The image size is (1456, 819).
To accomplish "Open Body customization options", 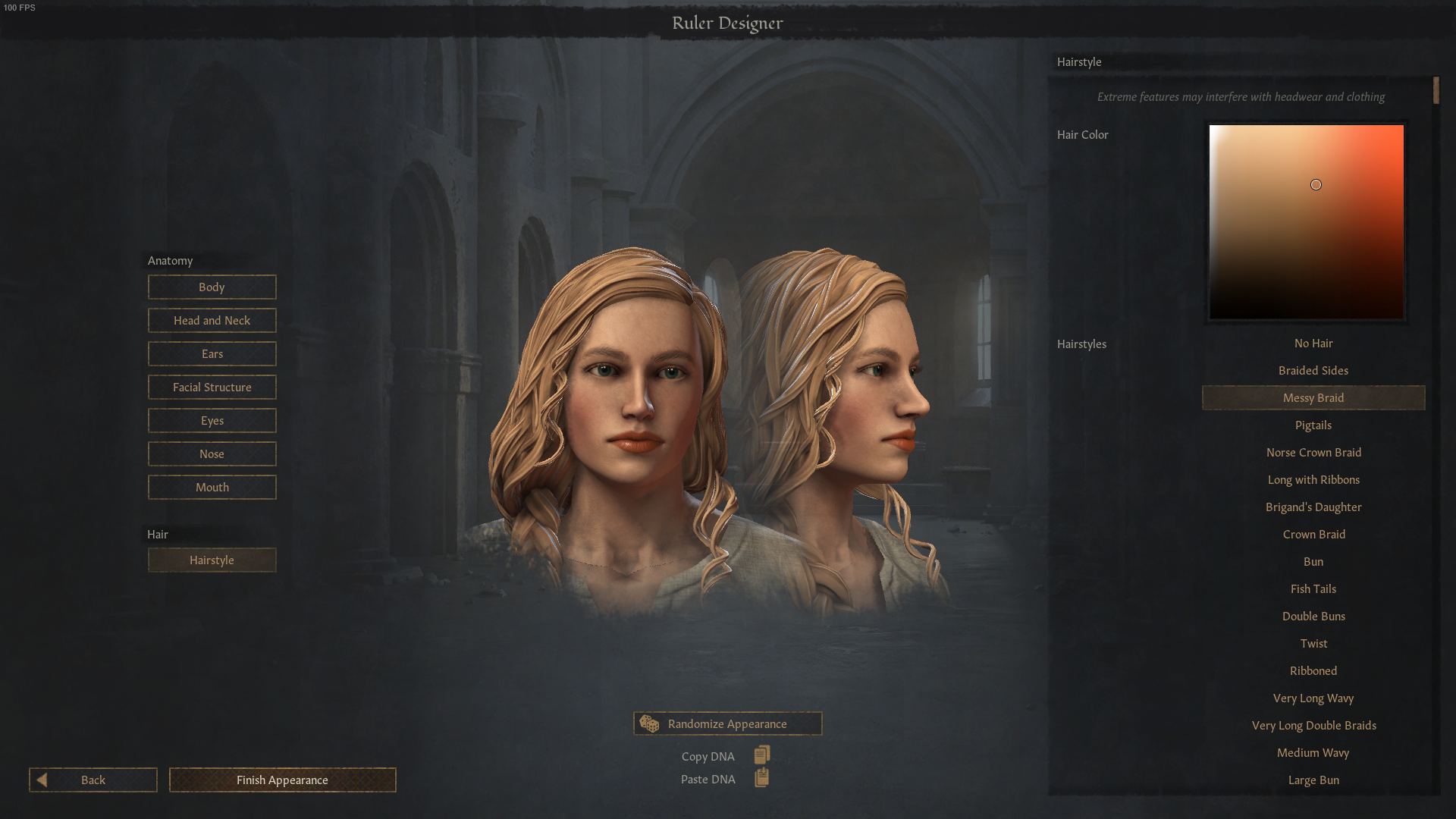I will [212, 287].
